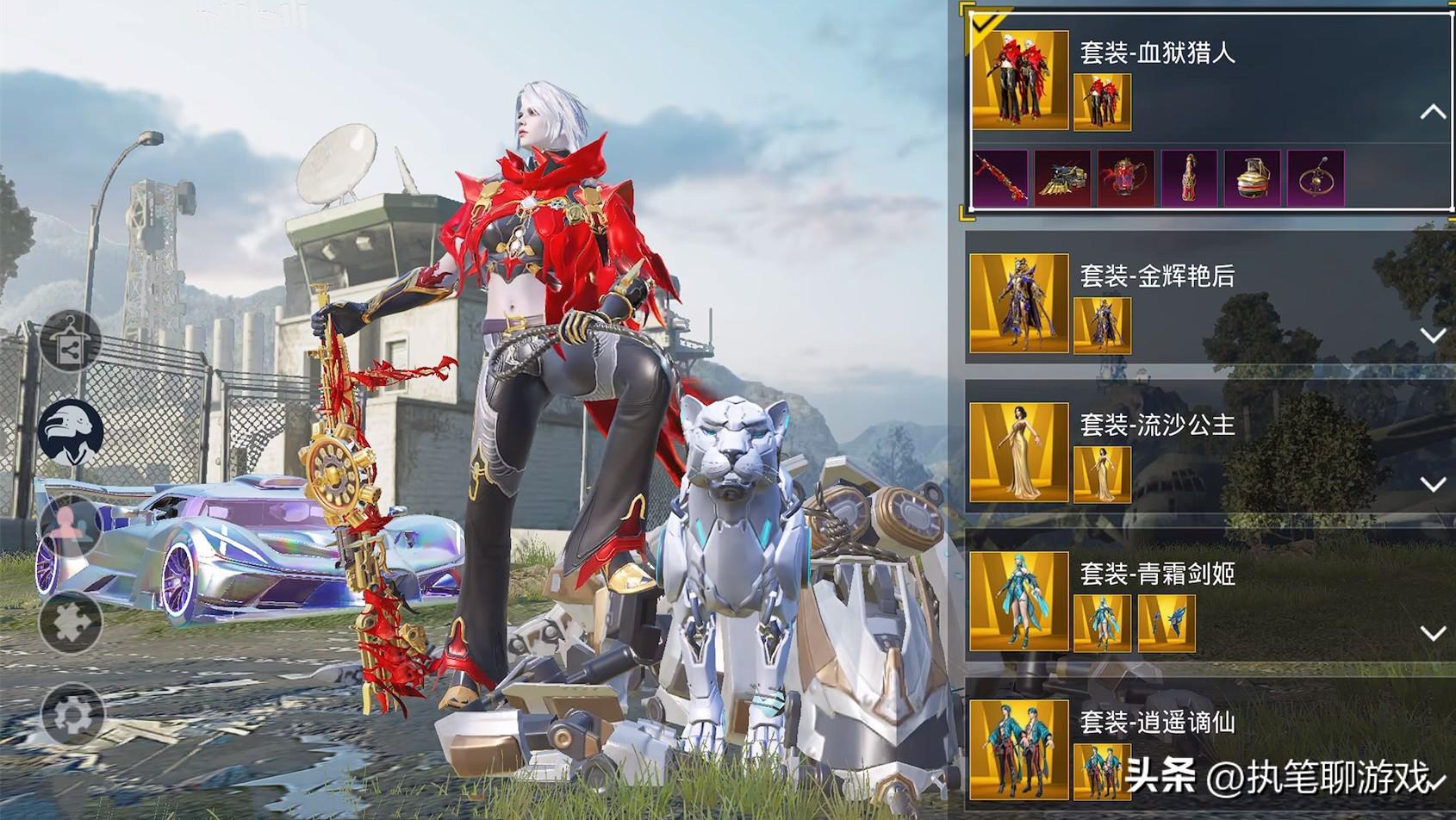The height and width of the screenshot is (820, 1456).
Task: Select the ring-shaped ornament item
Action: 1316,178
